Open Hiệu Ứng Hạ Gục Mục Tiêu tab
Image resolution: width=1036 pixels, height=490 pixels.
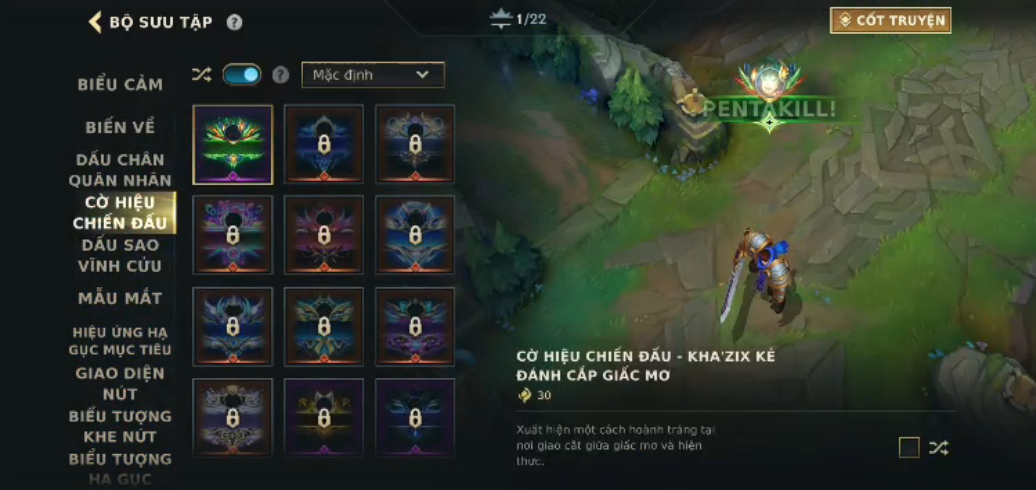120,340
